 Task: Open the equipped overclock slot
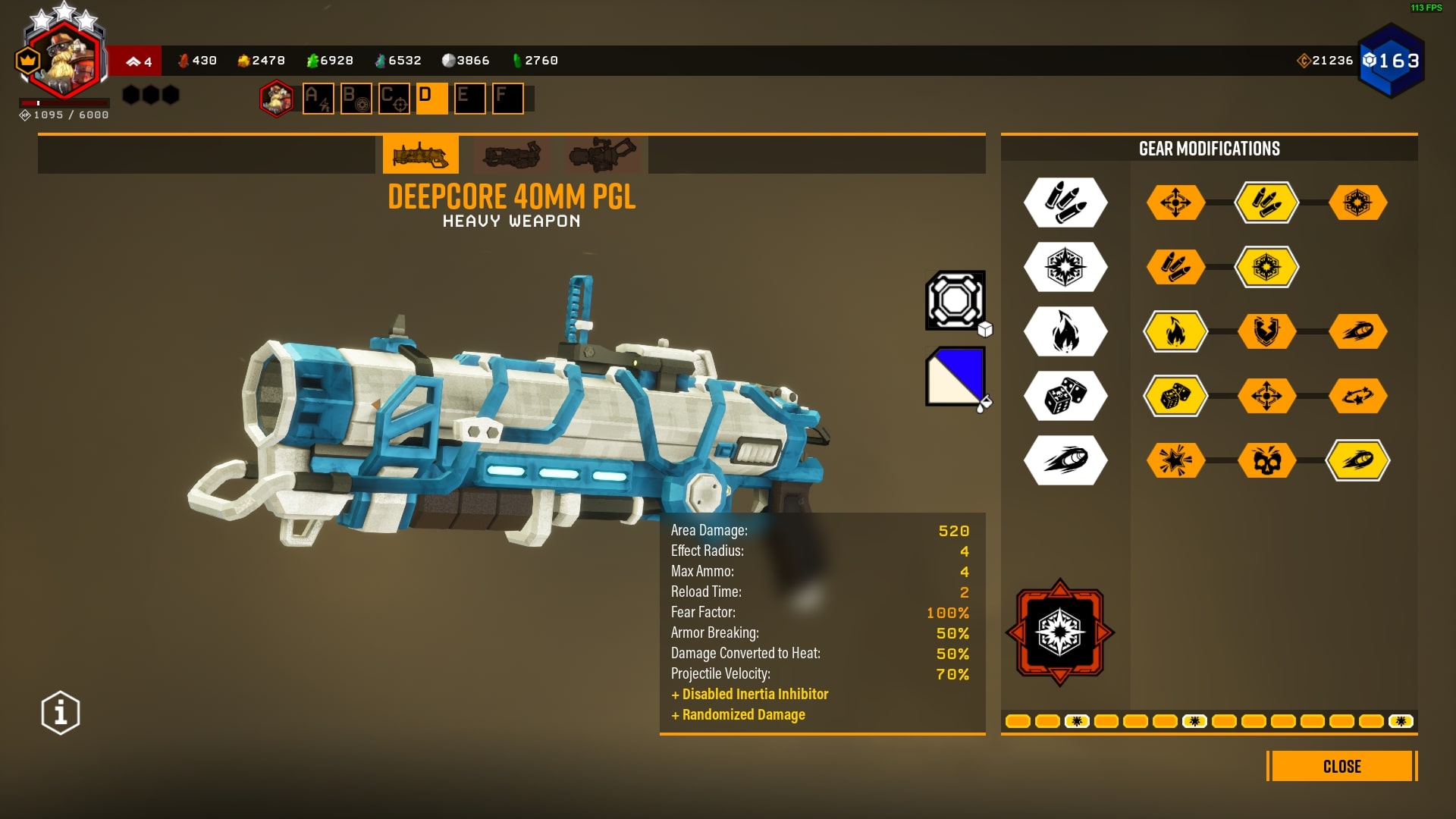click(x=1059, y=632)
